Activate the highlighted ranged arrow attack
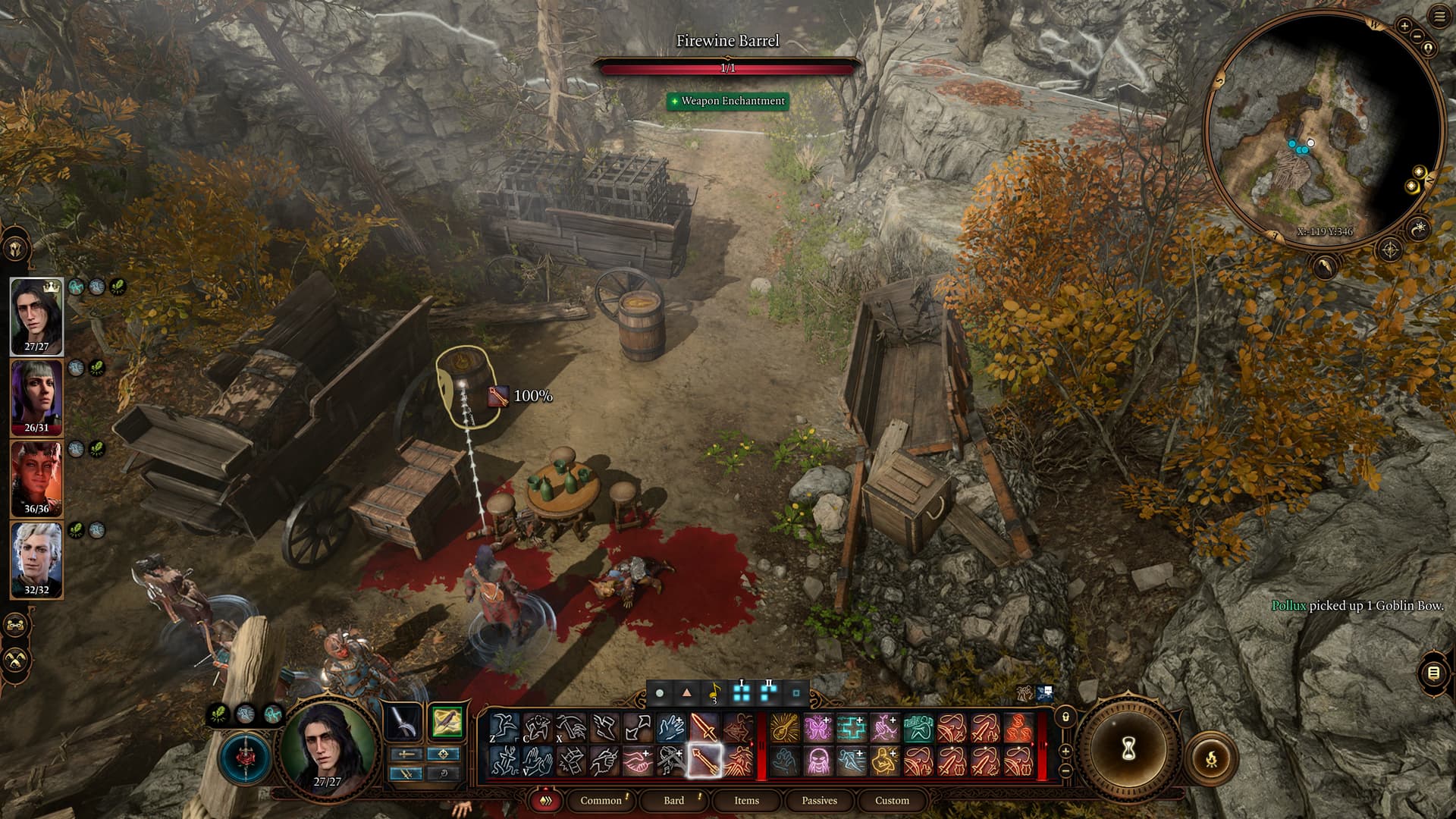 click(704, 761)
